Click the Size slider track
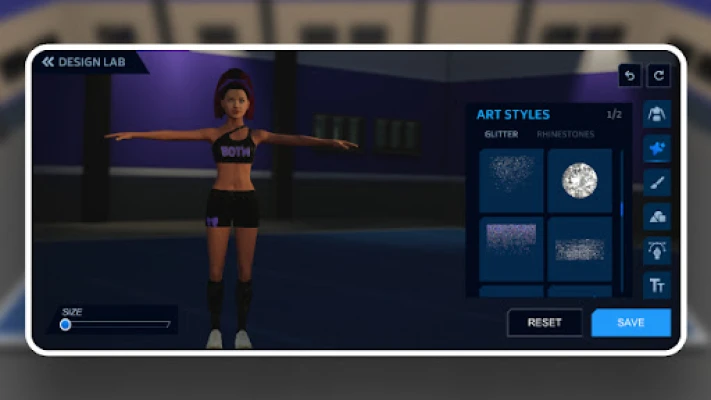 (x=117, y=324)
